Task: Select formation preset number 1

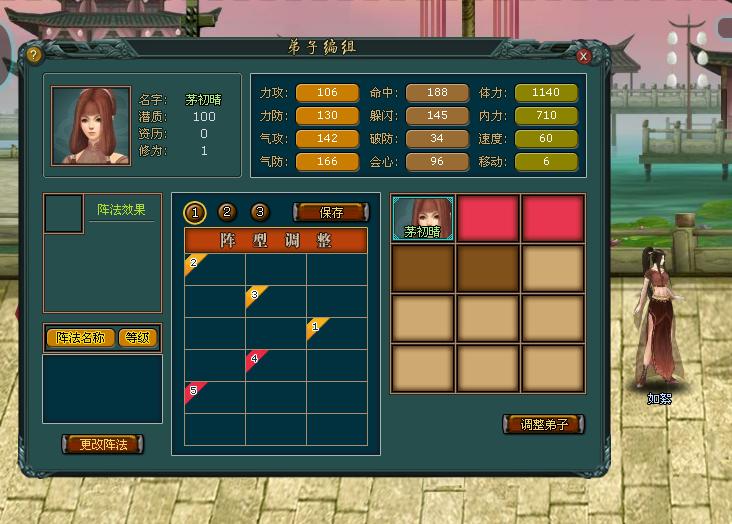Action: point(196,212)
